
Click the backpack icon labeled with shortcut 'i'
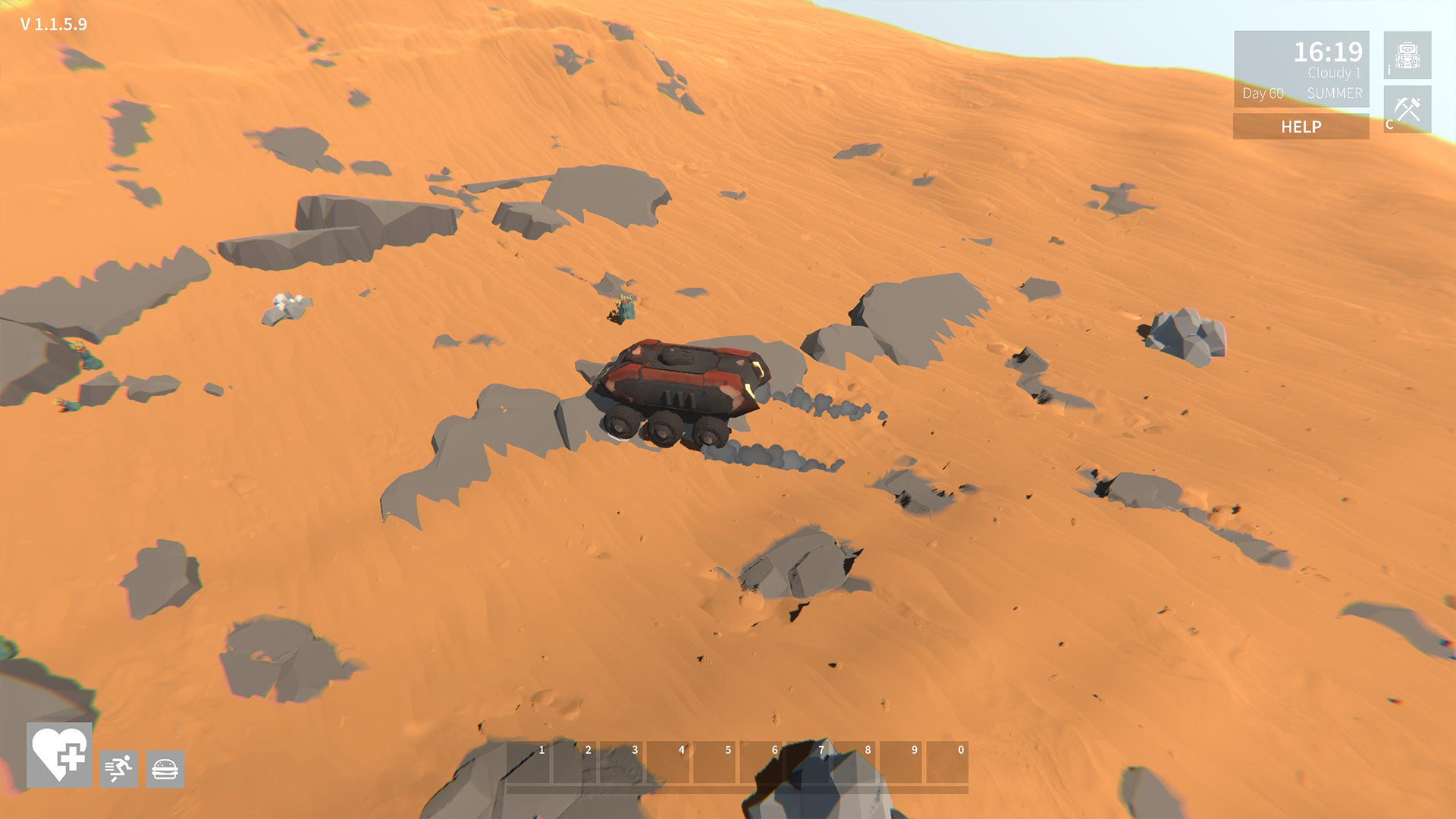pos(1408,55)
